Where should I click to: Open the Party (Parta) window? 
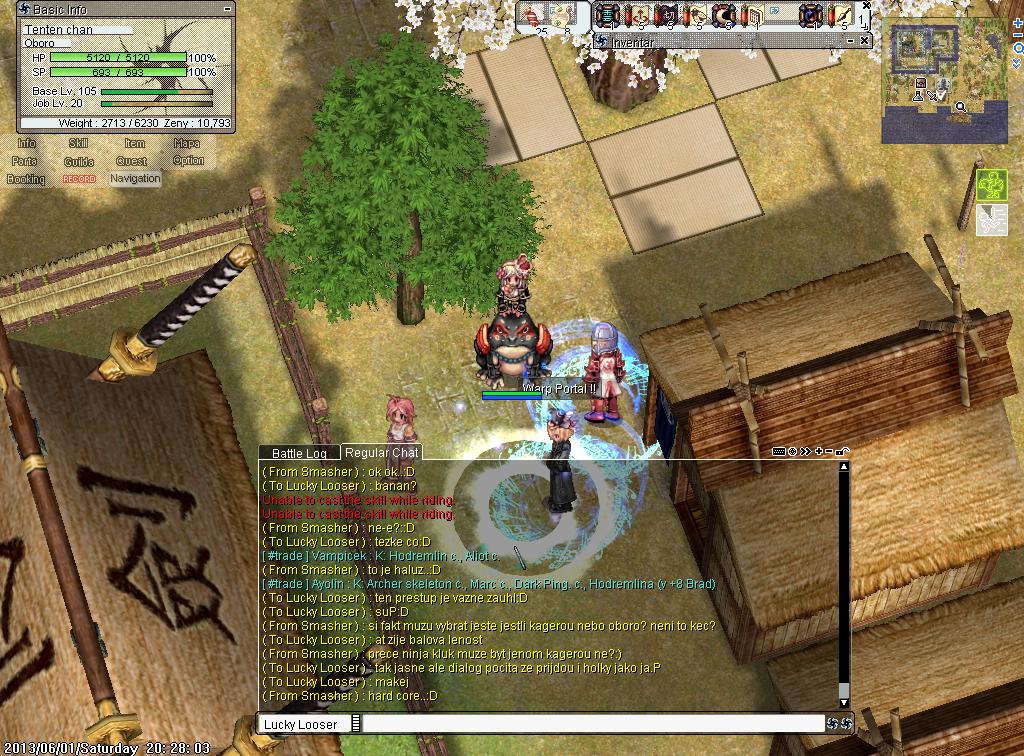[25, 162]
